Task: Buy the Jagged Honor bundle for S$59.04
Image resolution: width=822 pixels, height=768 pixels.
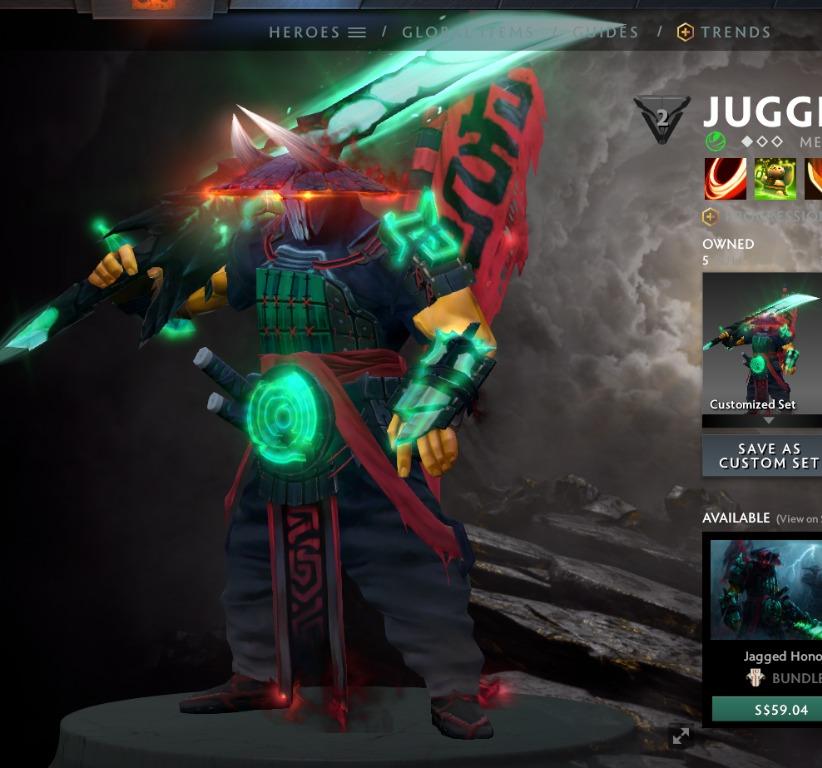Action: [767, 710]
